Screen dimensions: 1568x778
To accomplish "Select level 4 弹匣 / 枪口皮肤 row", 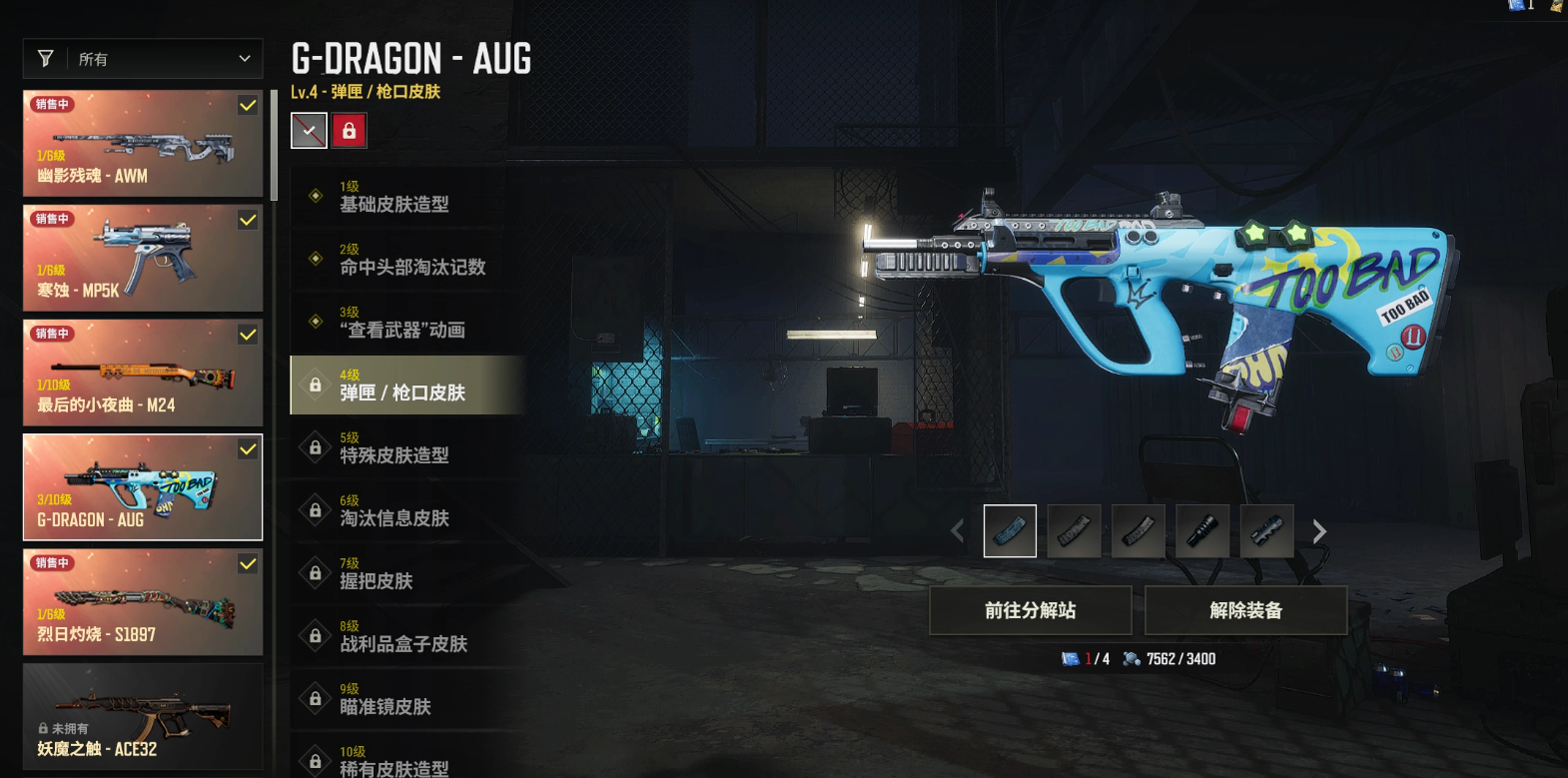I will [x=407, y=386].
